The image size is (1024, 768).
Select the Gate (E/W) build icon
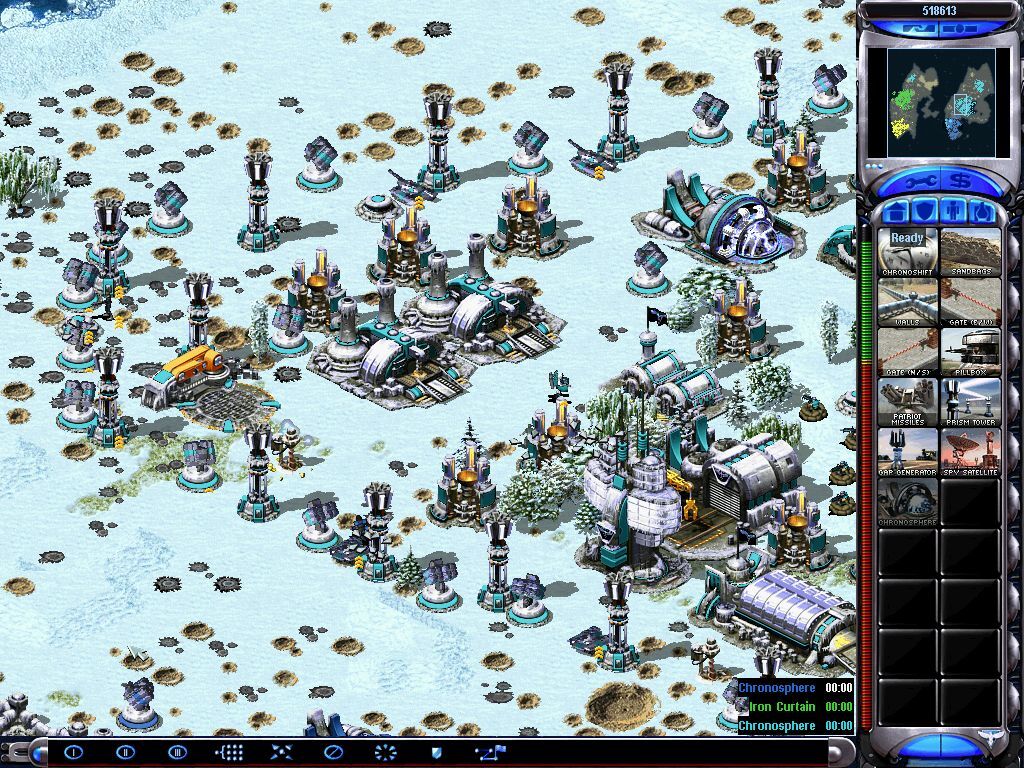[x=970, y=302]
